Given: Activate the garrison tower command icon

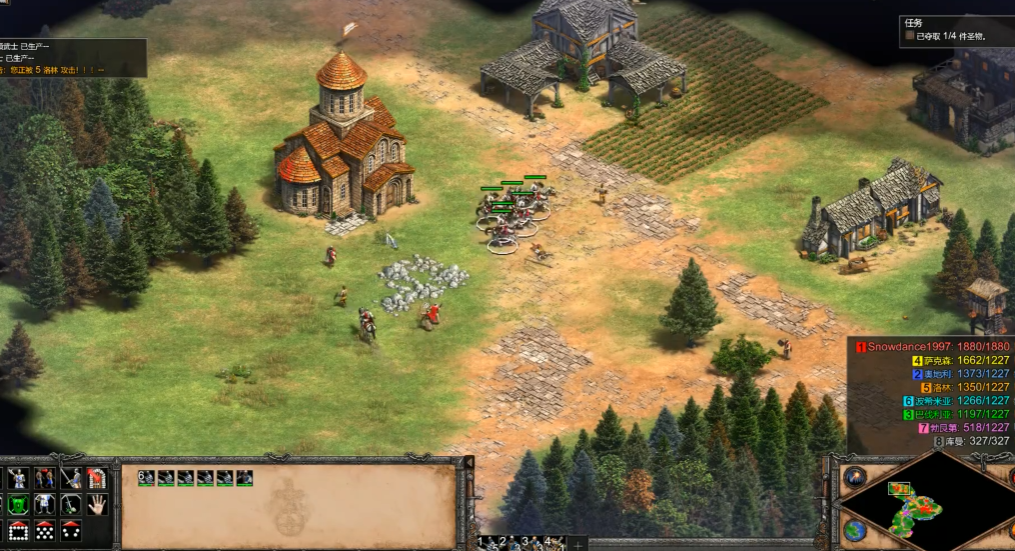Looking at the screenshot, I should point(97,478).
